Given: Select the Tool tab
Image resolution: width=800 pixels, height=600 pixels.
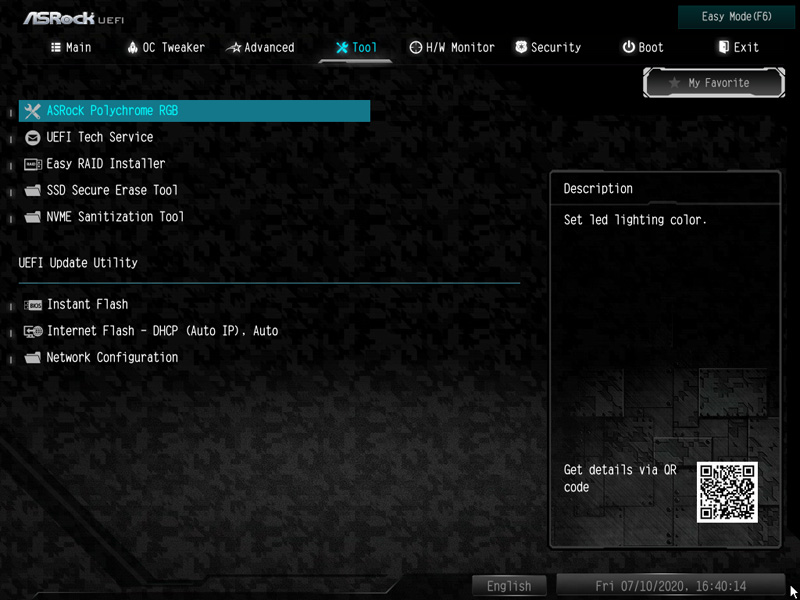Looking at the screenshot, I should point(356,47).
